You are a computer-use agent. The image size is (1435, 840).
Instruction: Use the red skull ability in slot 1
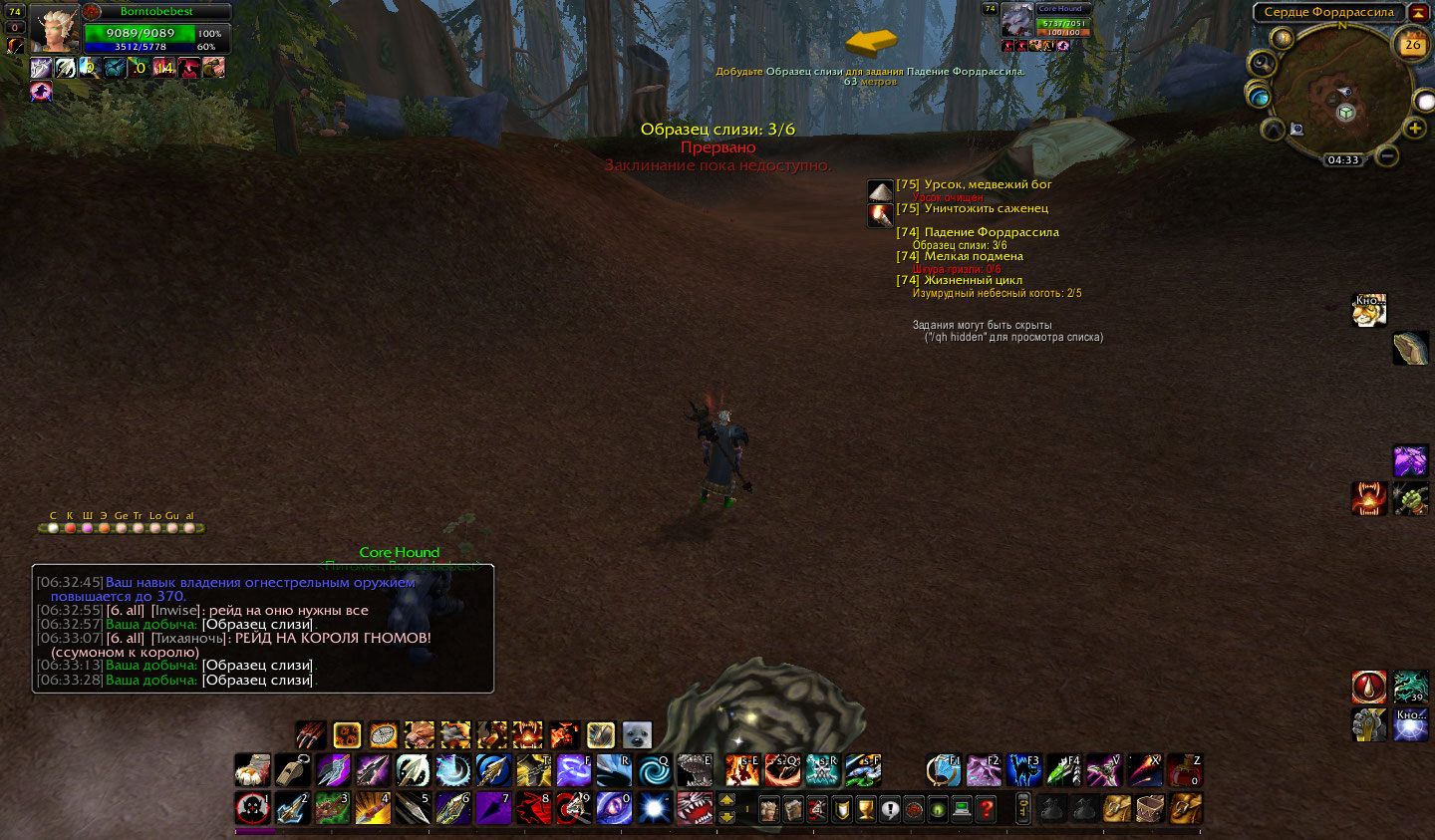tap(252, 808)
